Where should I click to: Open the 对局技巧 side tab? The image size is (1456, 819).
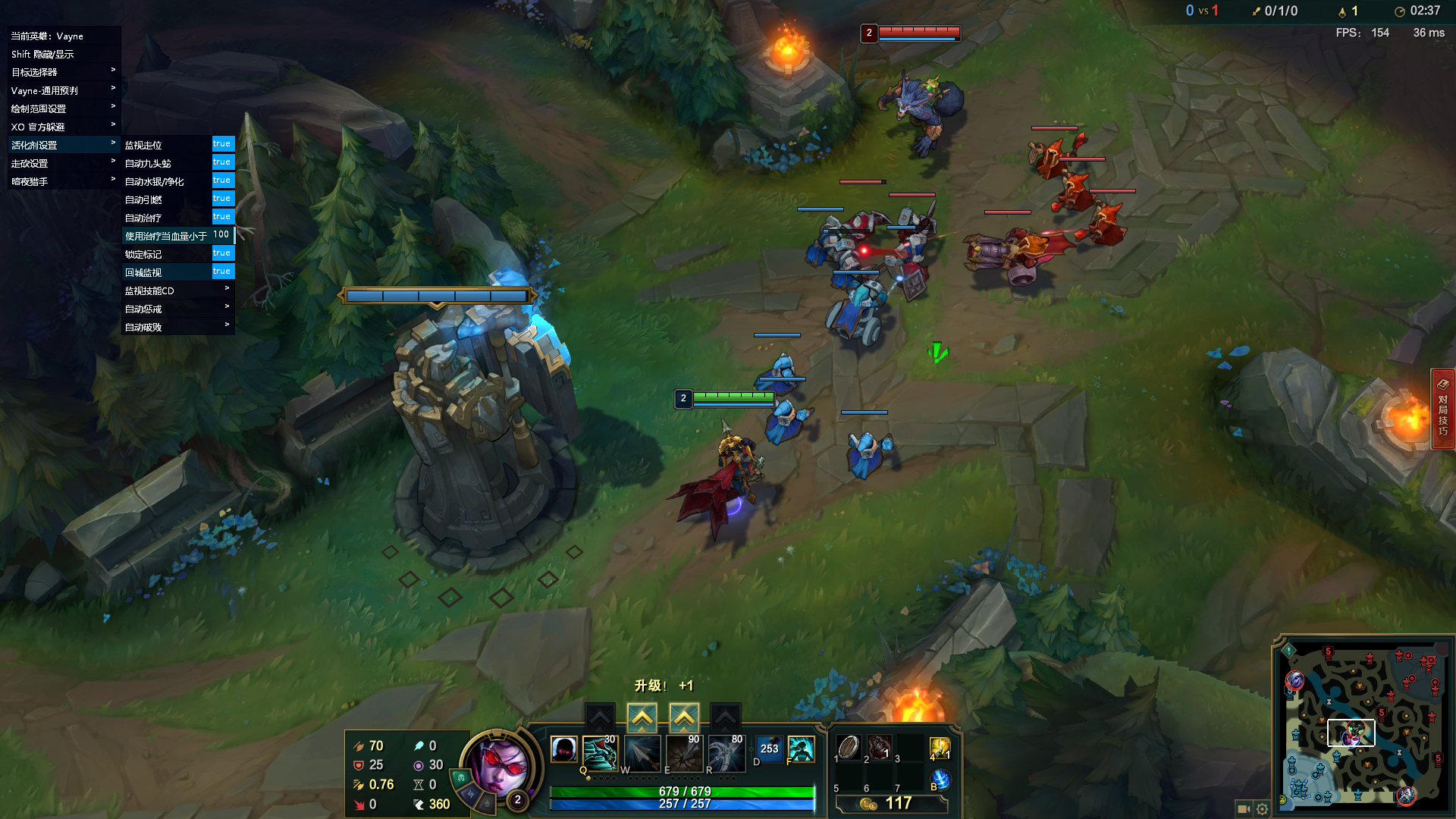[1442, 409]
